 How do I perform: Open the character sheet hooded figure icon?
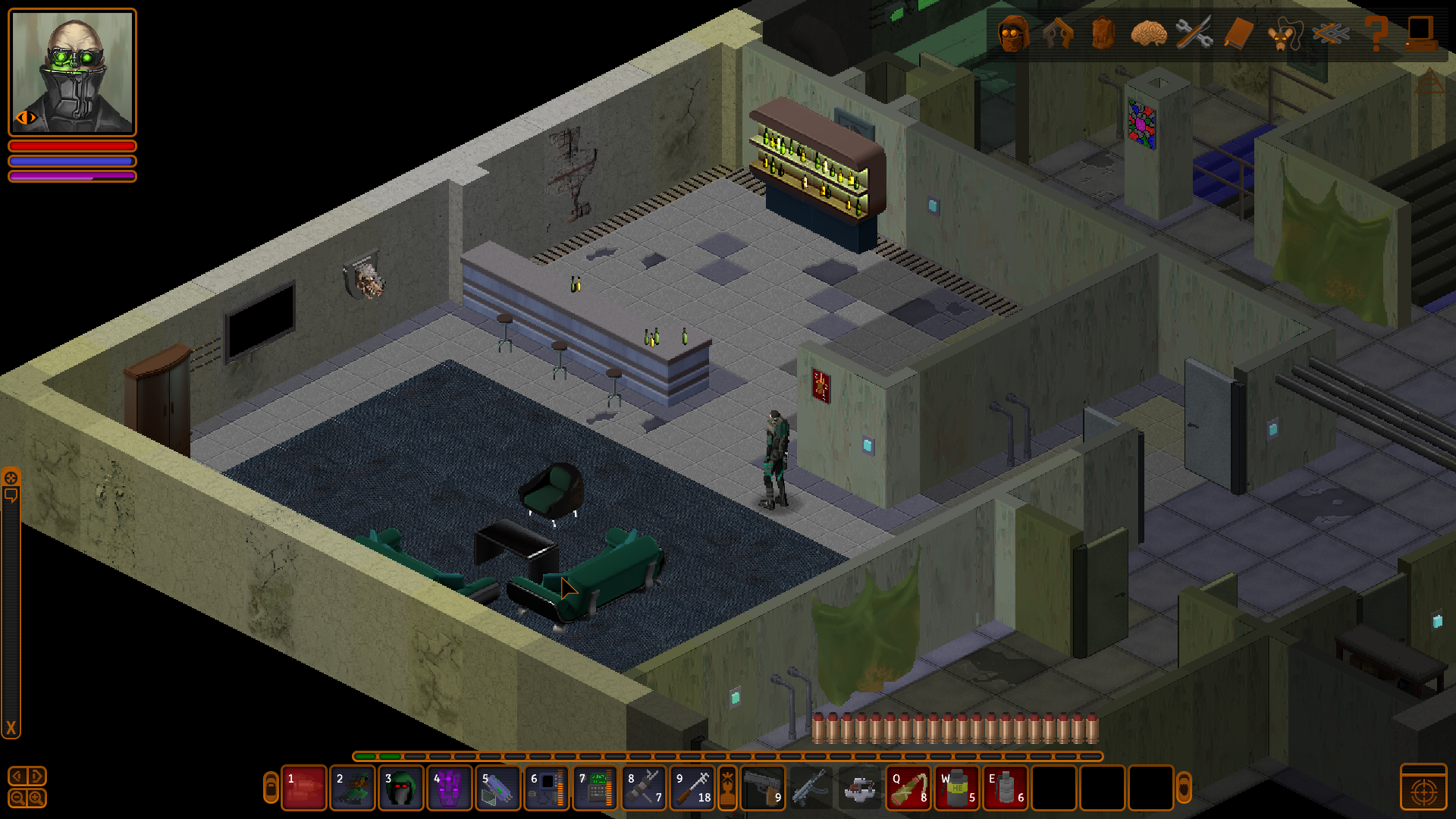click(1013, 34)
